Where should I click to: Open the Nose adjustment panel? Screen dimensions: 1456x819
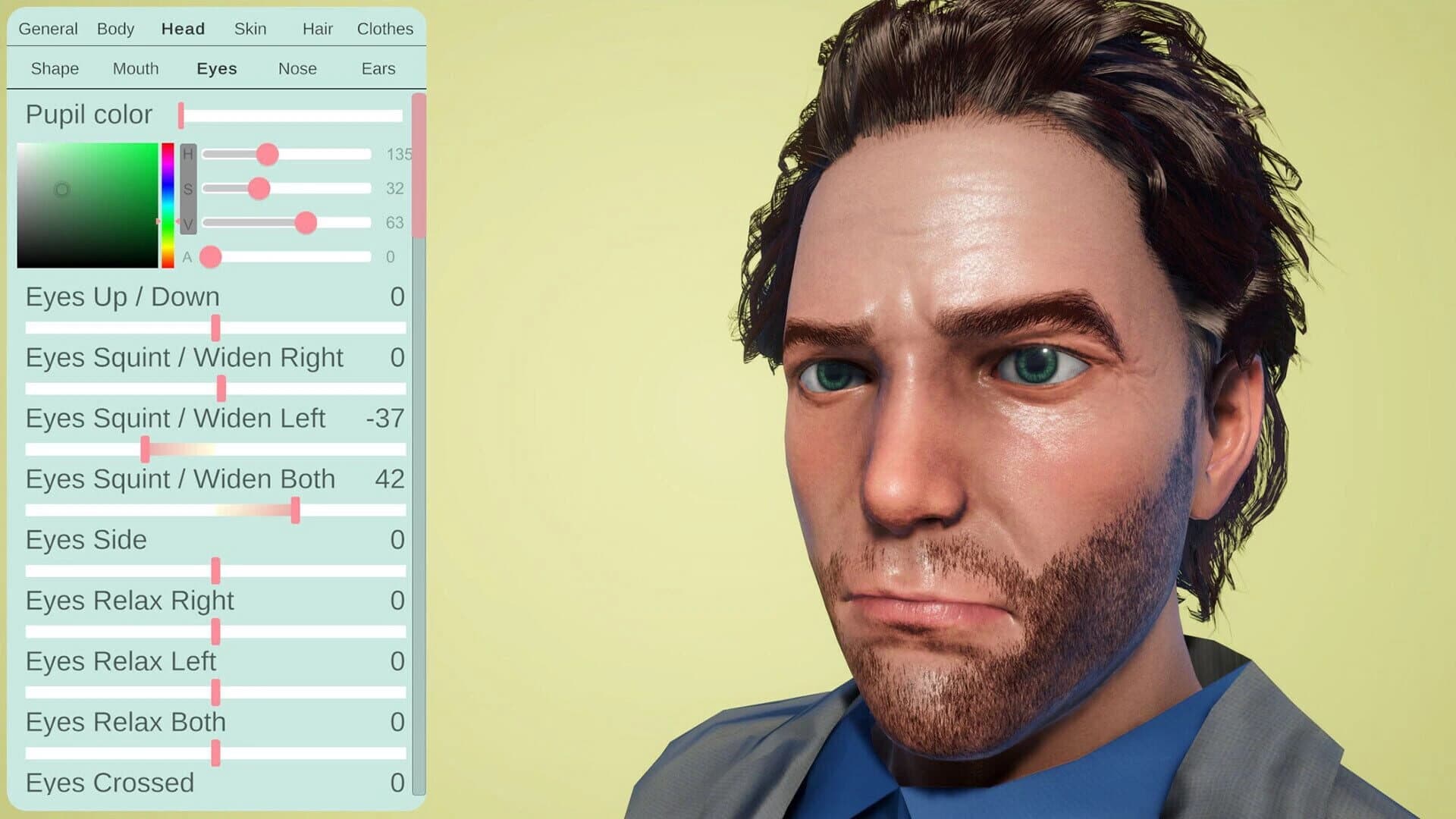(x=297, y=68)
